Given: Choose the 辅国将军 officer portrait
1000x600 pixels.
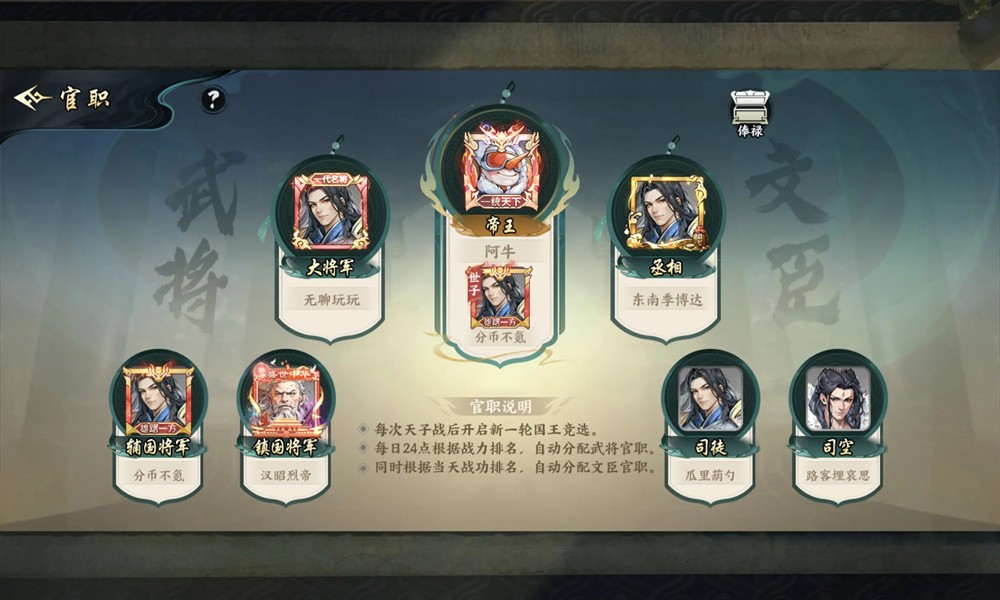Looking at the screenshot, I should coord(158,399).
